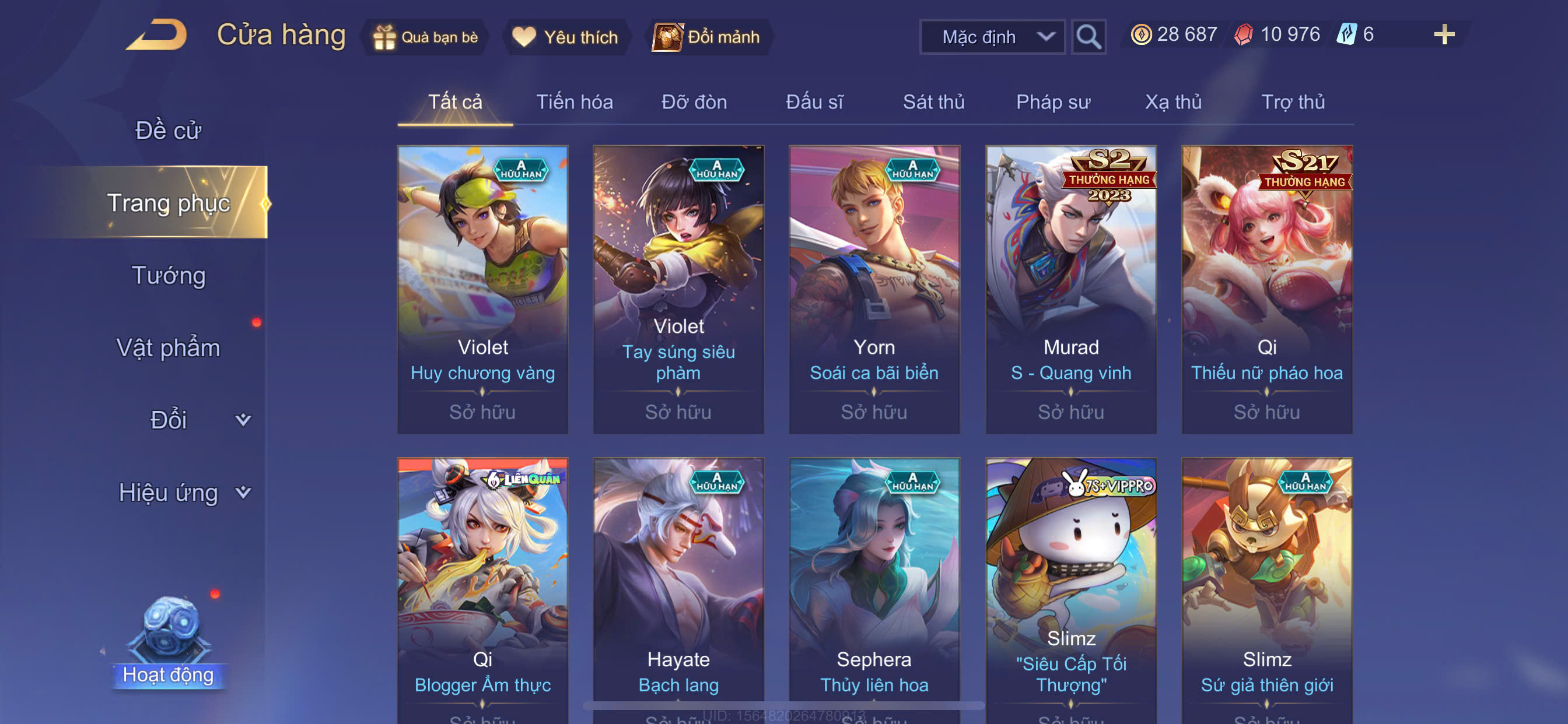Viewport: 1568px width, 724px height.
Task: Switch to the Tiến hóa tab
Action: pos(574,102)
